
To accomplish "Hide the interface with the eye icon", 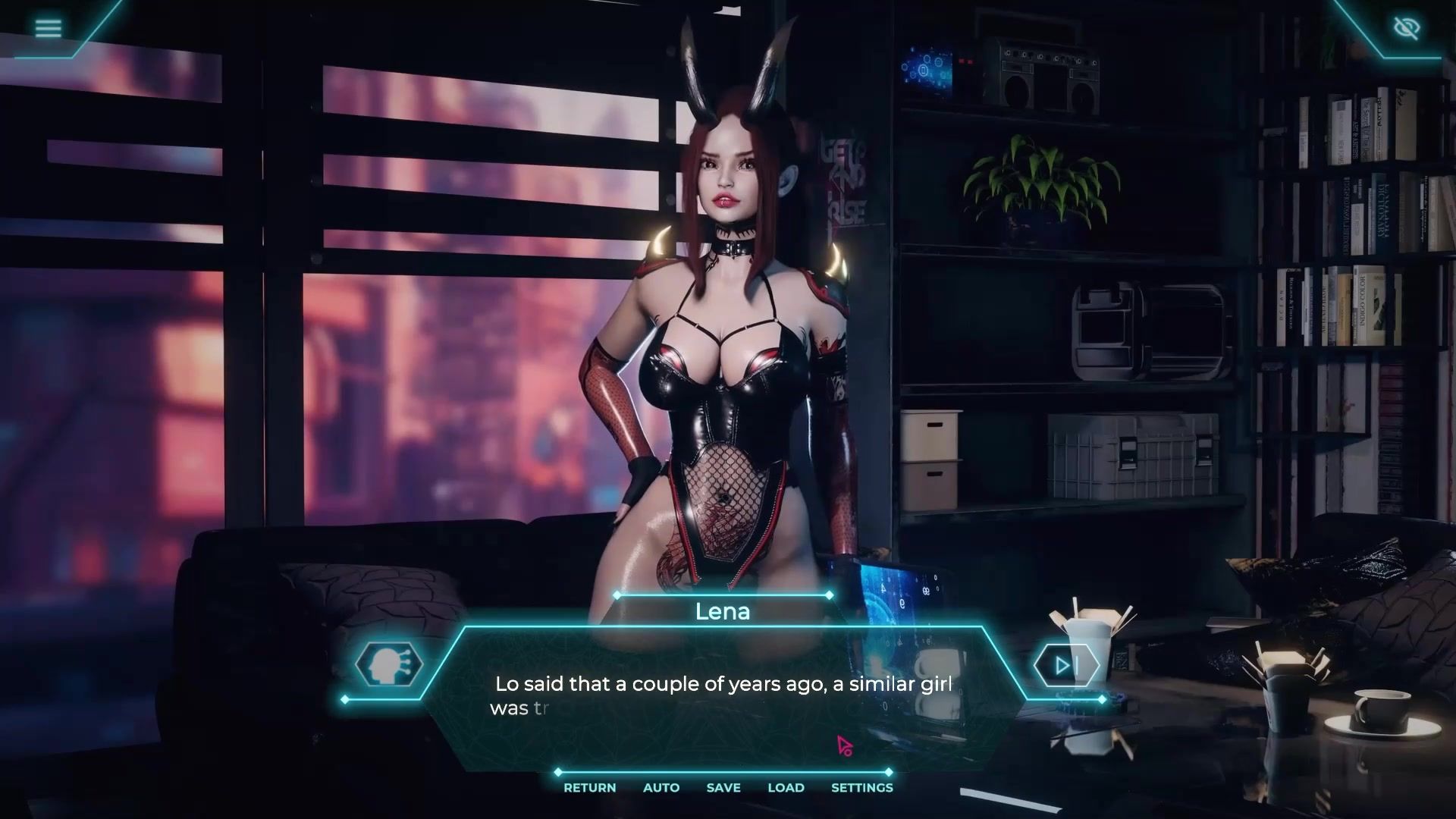I will tap(1407, 29).
